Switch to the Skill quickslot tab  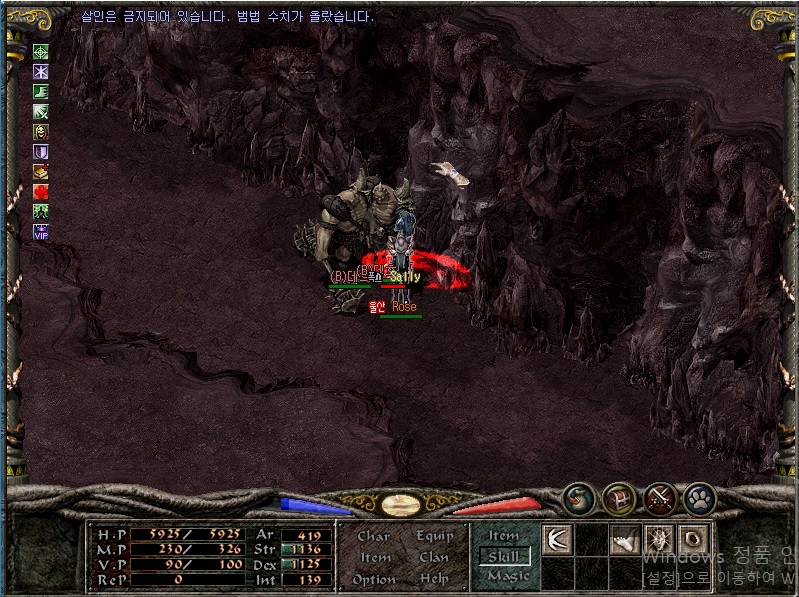point(504,556)
